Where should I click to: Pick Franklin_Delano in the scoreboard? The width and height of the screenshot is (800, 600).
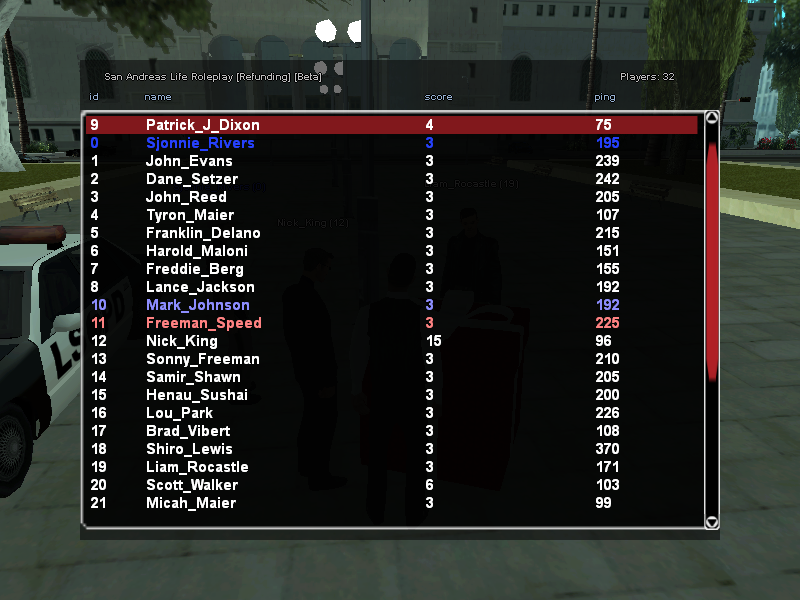coord(203,233)
